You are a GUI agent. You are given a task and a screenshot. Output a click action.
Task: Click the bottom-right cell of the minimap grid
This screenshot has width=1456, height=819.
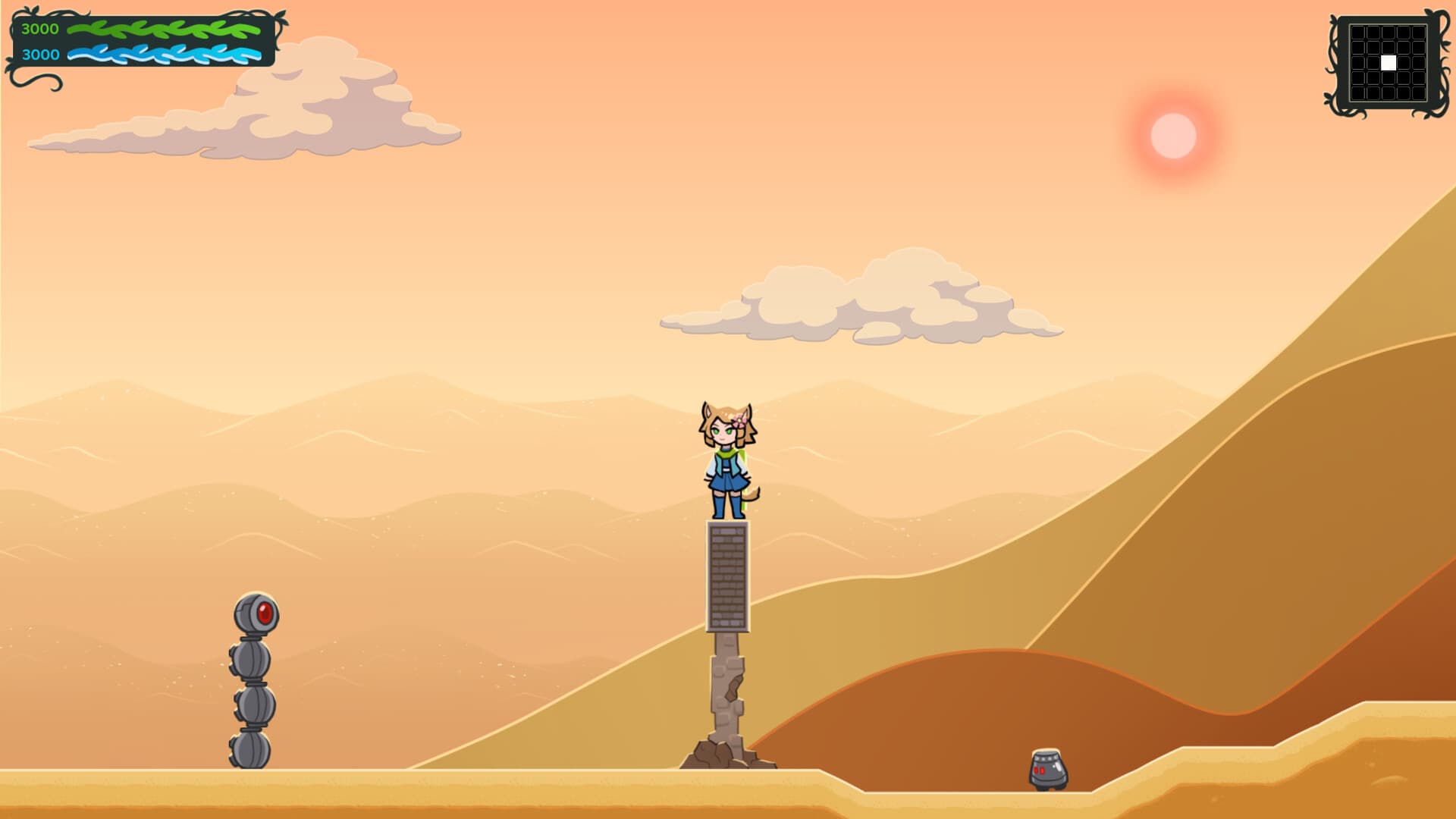coord(1420,93)
